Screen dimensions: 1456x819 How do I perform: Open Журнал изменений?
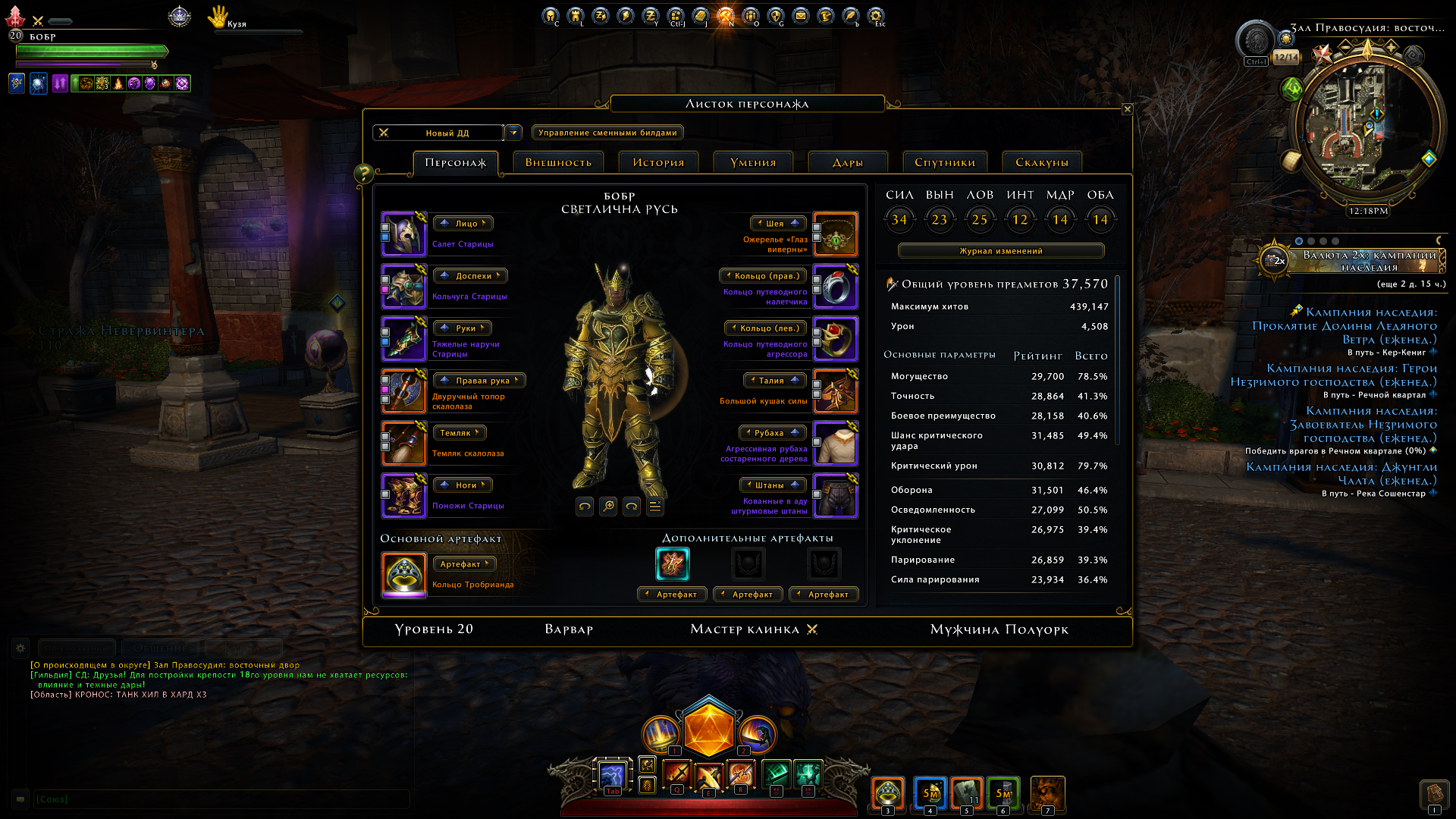(1001, 251)
